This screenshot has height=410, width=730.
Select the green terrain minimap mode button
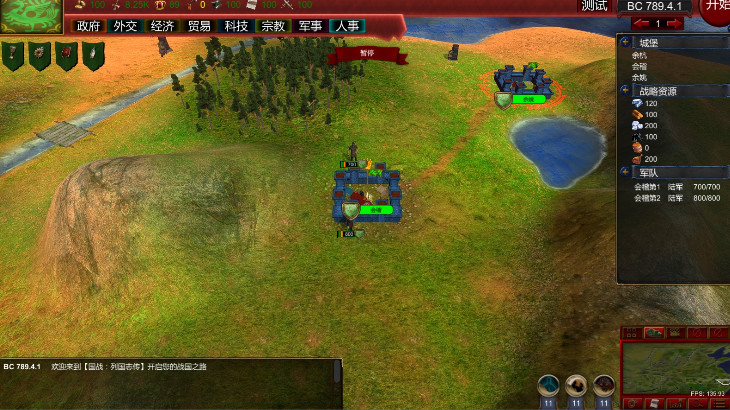[x=656, y=333]
